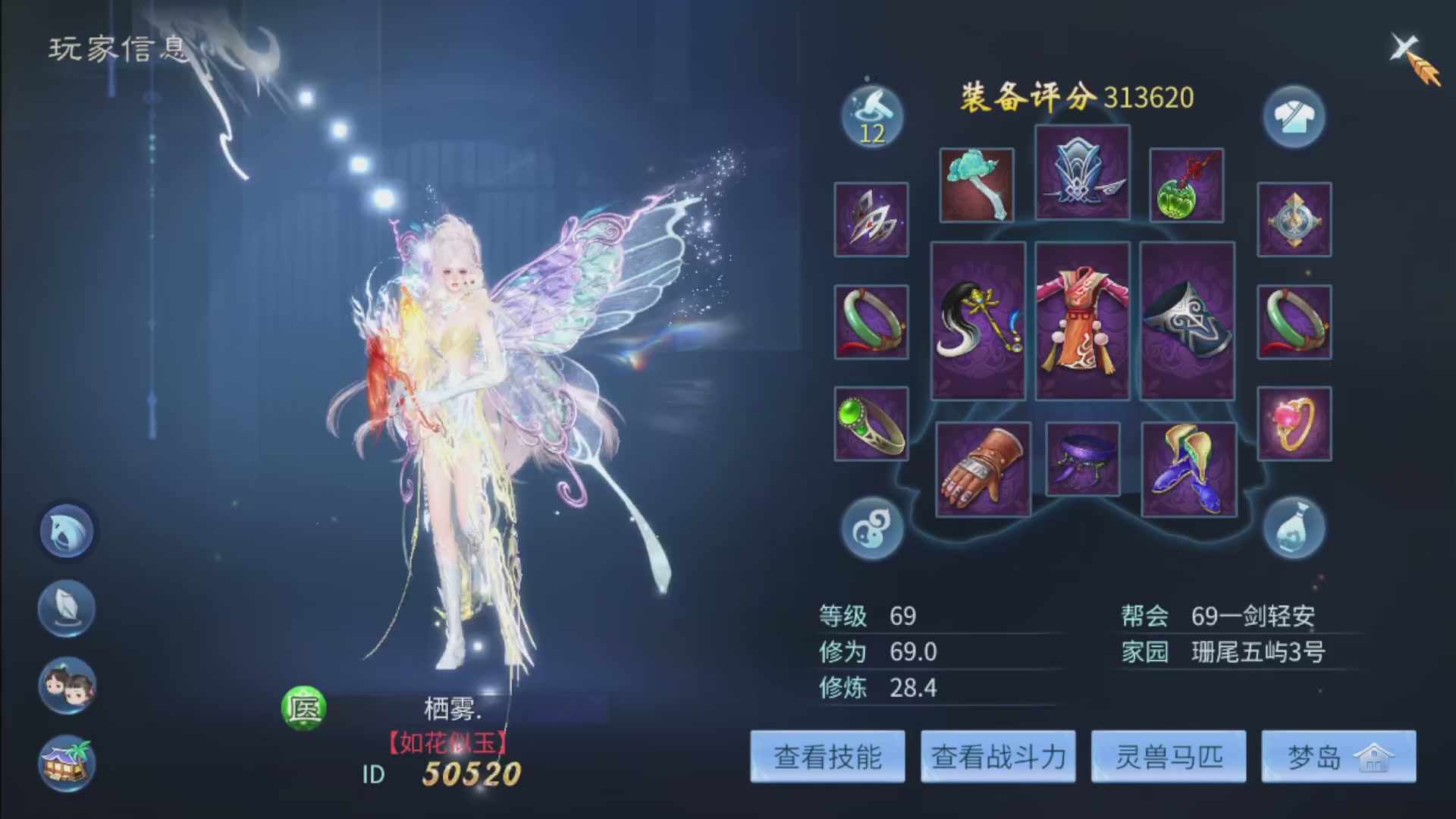Click the home icon inside 梦岛 button
The width and height of the screenshot is (1456, 819).
point(1376,758)
